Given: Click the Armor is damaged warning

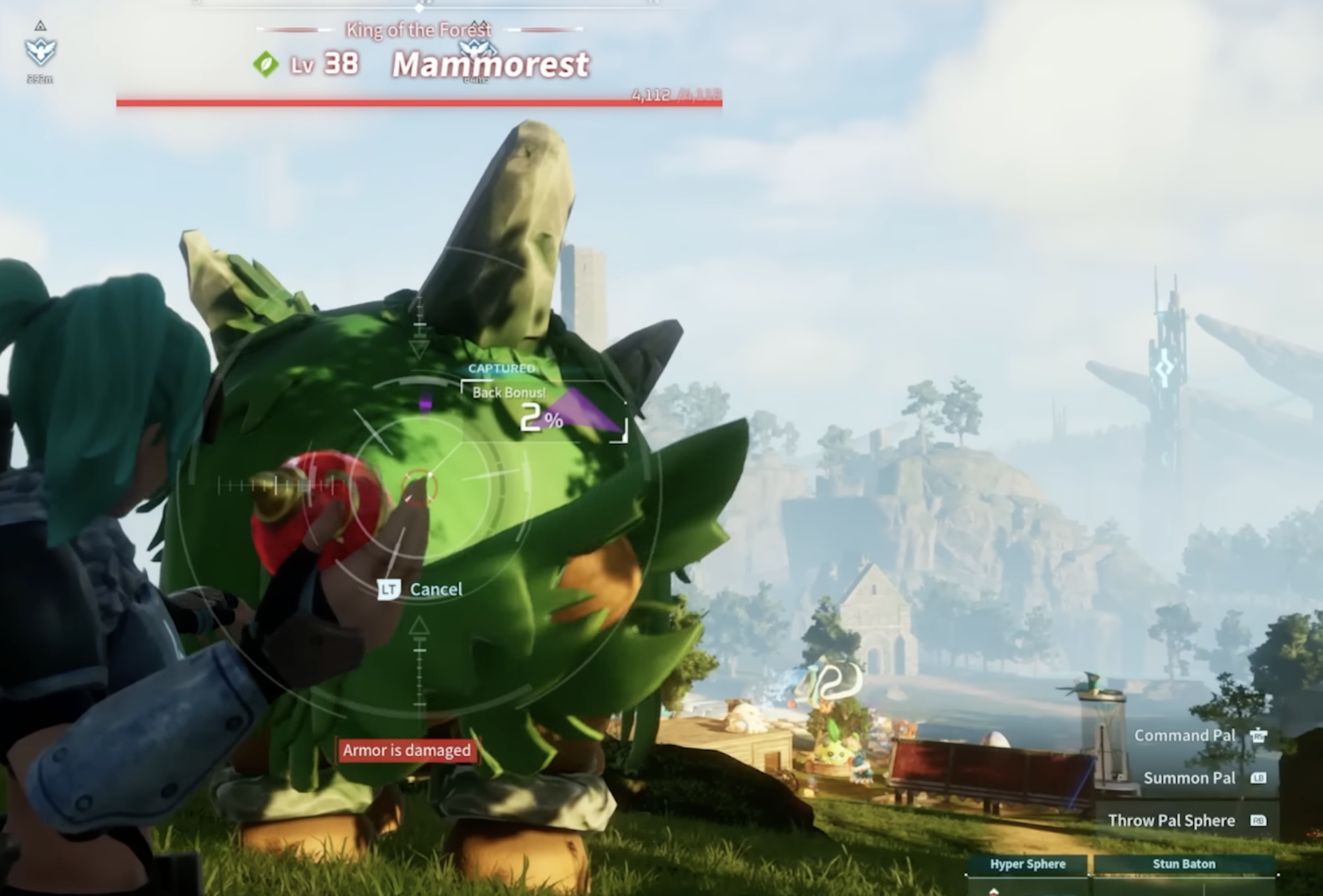Looking at the screenshot, I should 407,750.
